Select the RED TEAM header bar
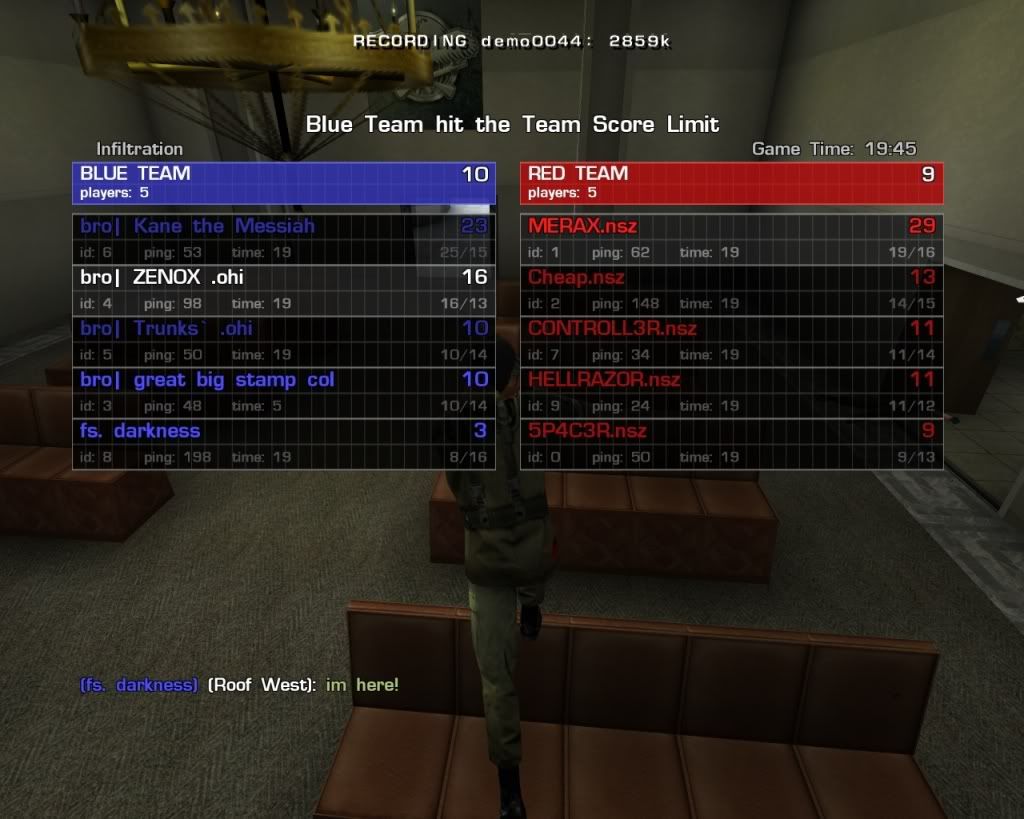The width and height of the screenshot is (1024, 819). click(x=731, y=182)
